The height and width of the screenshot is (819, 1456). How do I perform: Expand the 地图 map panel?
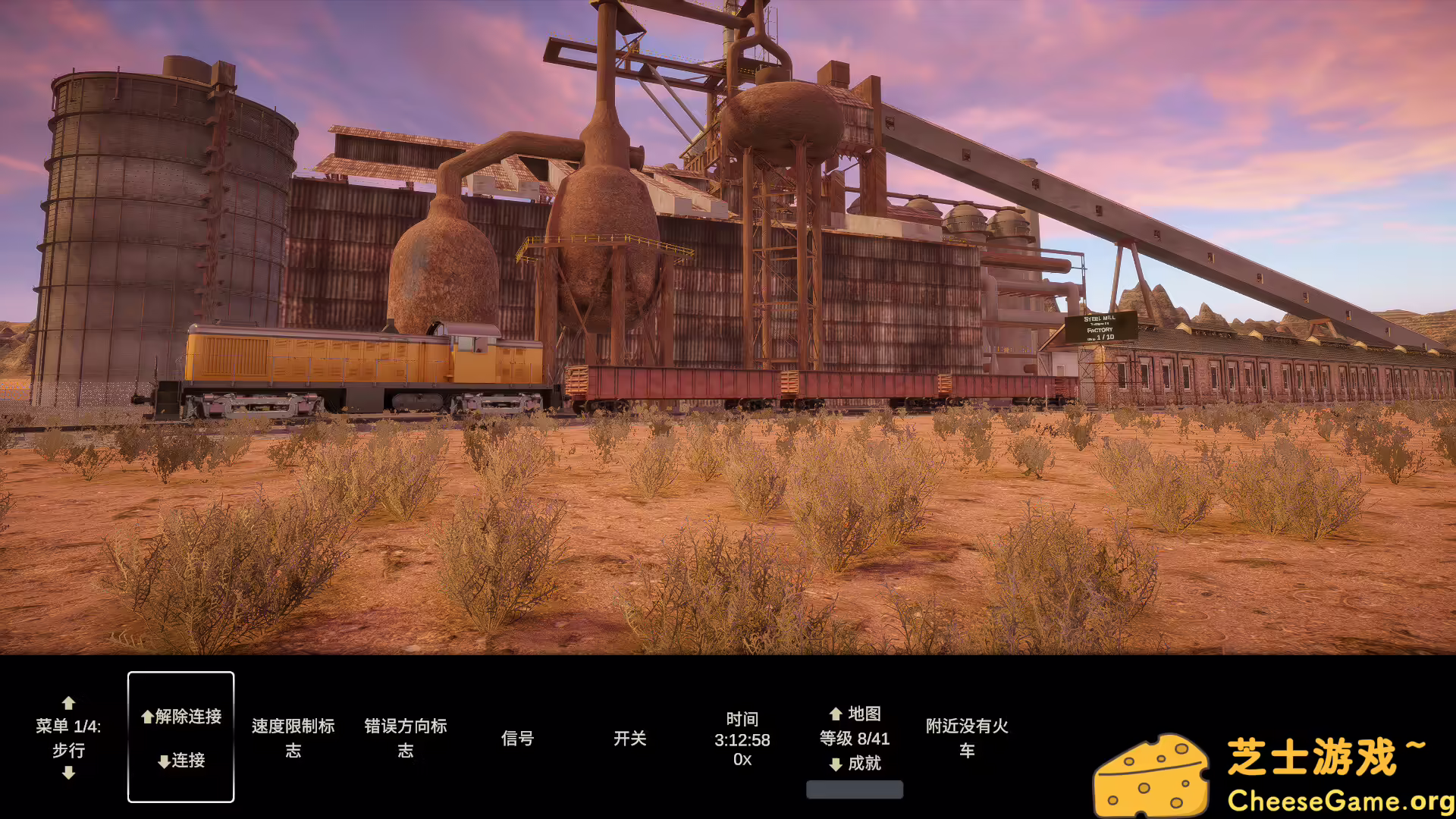[864, 713]
